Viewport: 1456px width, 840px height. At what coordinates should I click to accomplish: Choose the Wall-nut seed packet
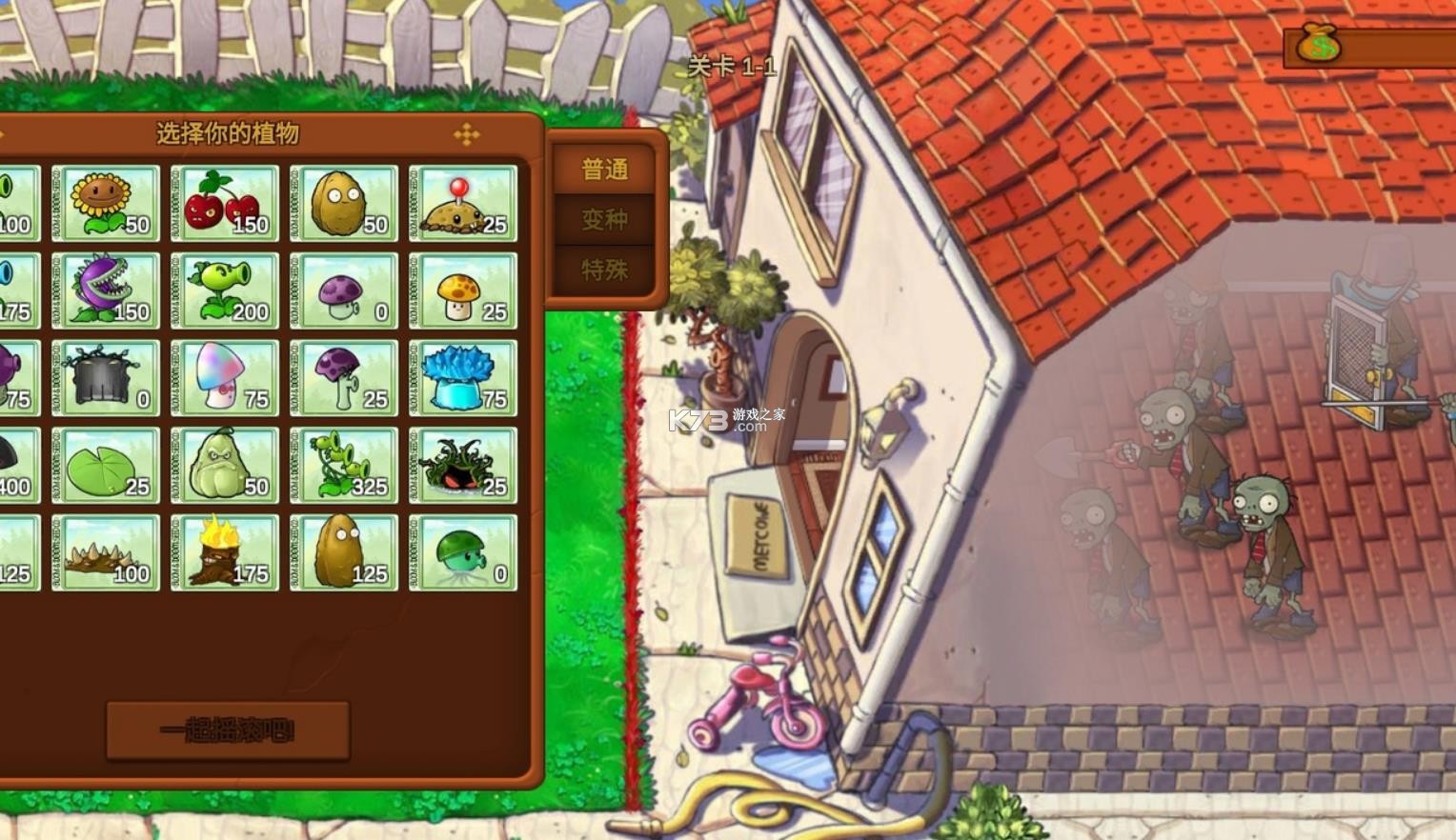click(344, 200)
